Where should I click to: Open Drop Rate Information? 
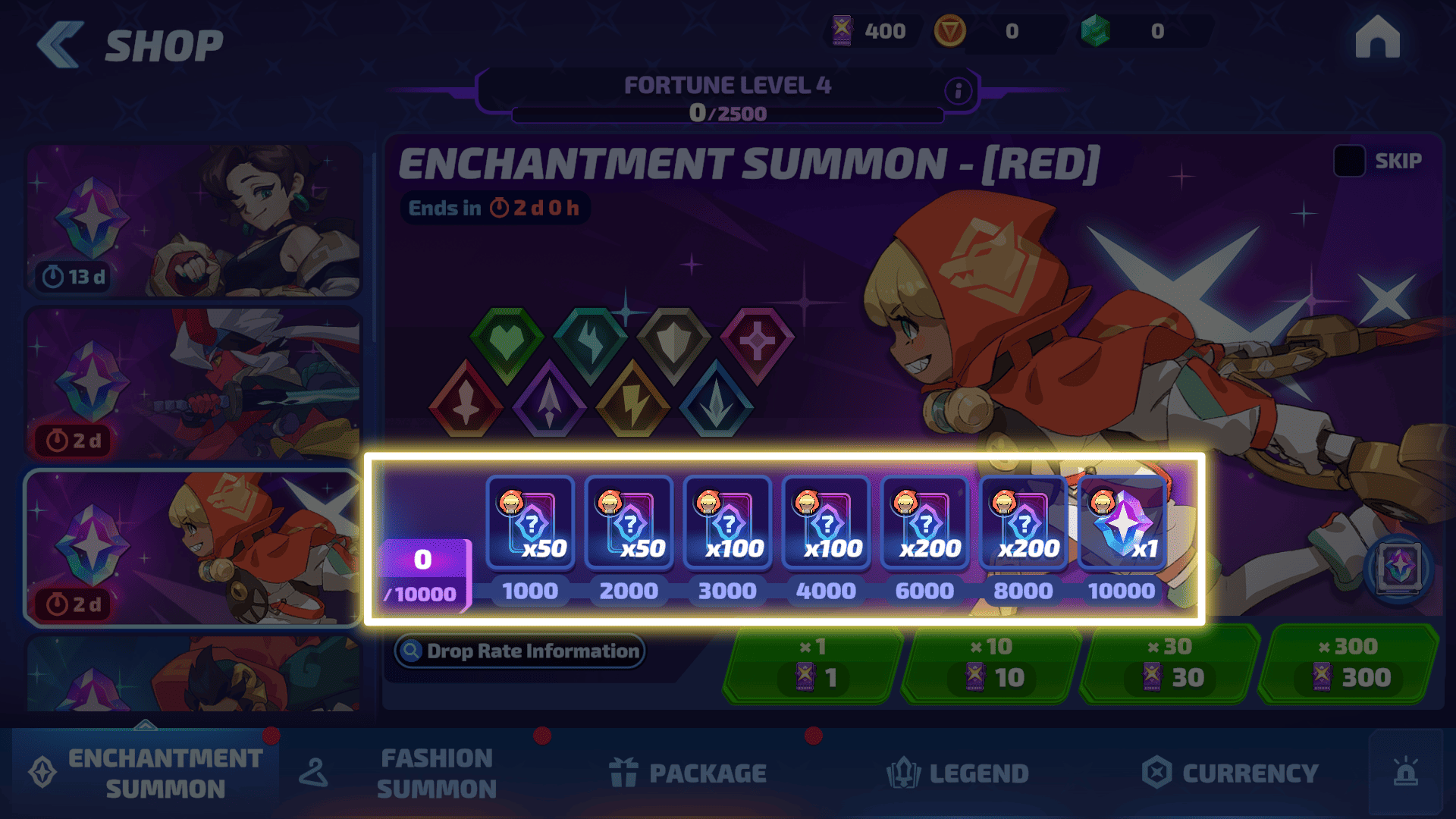(x=520, y=651)
